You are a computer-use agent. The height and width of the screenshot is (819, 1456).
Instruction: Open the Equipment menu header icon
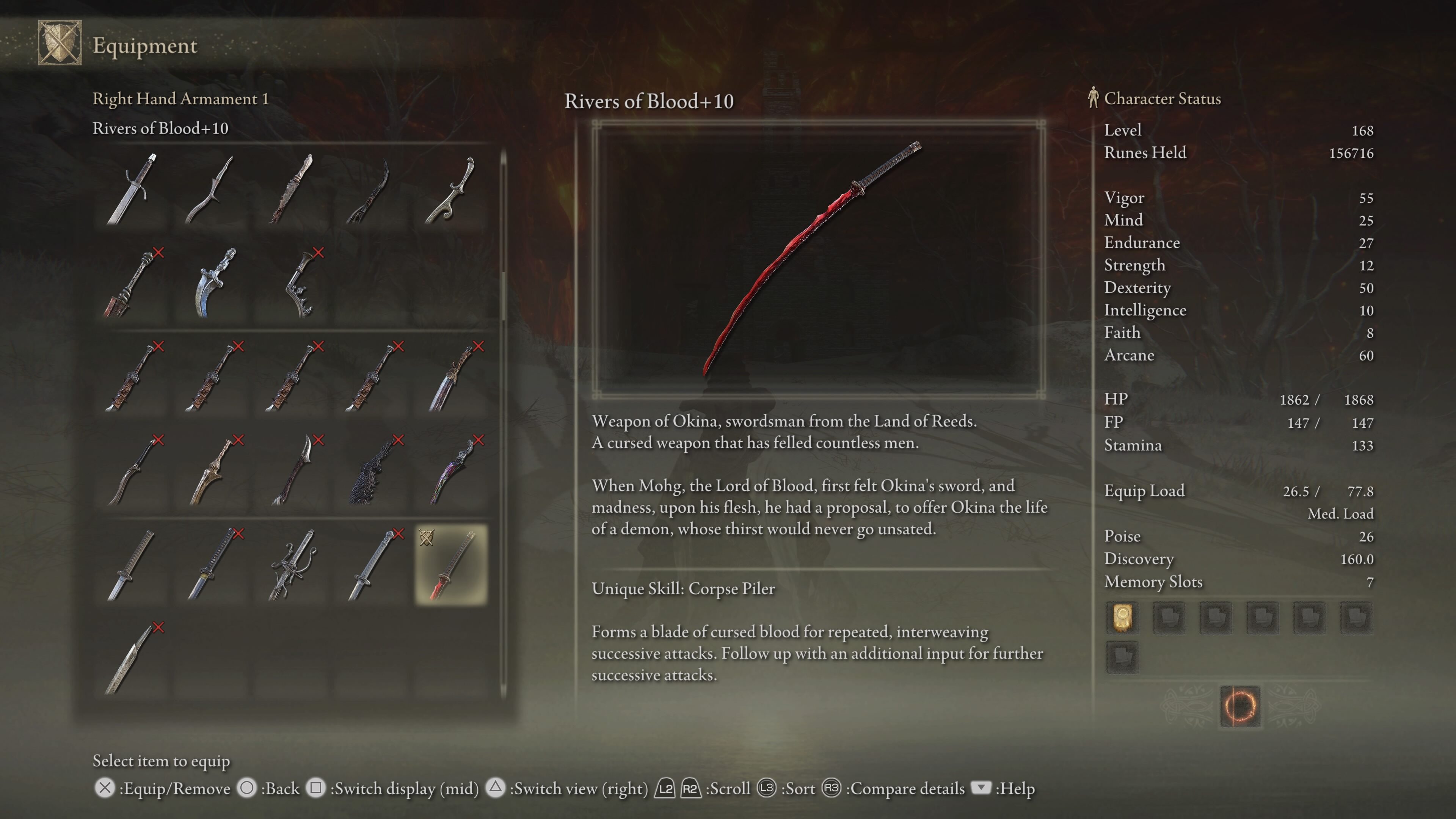pyautogui.click(x=60, y=43)
